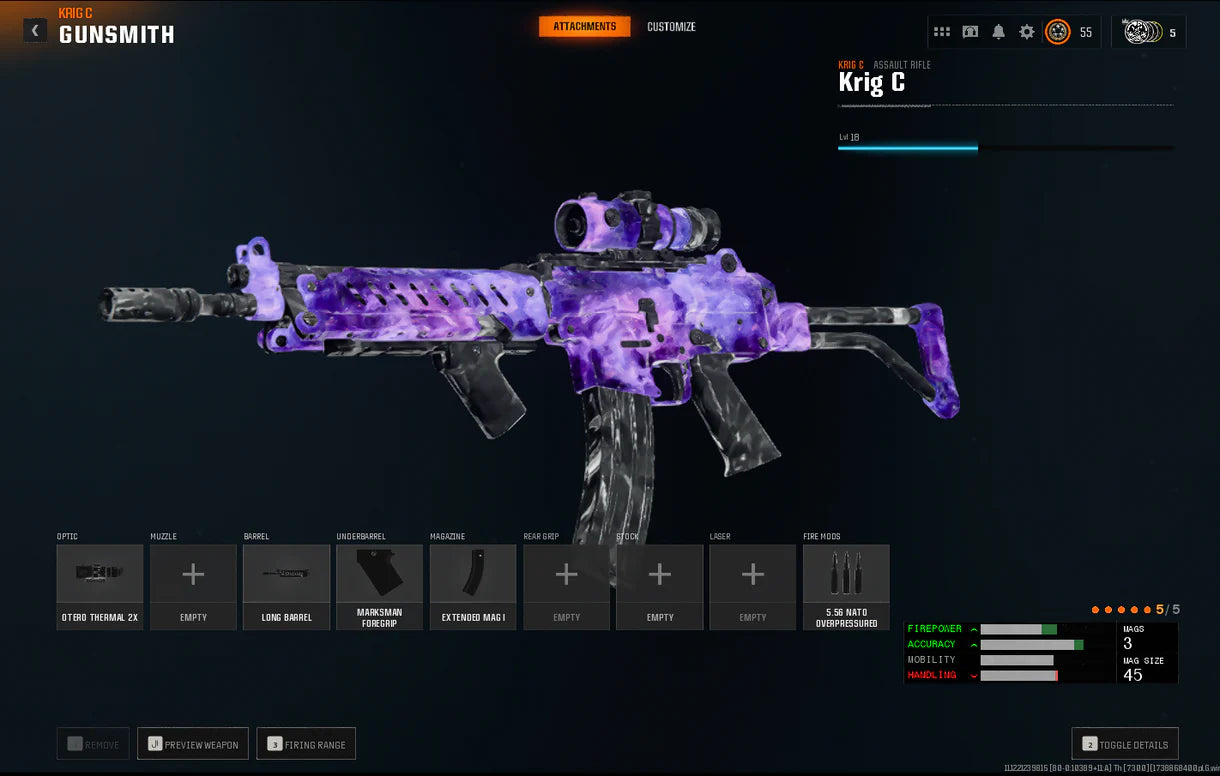Open the empty Laser attachment slot

pyautogui.click(x=753, y=586)
